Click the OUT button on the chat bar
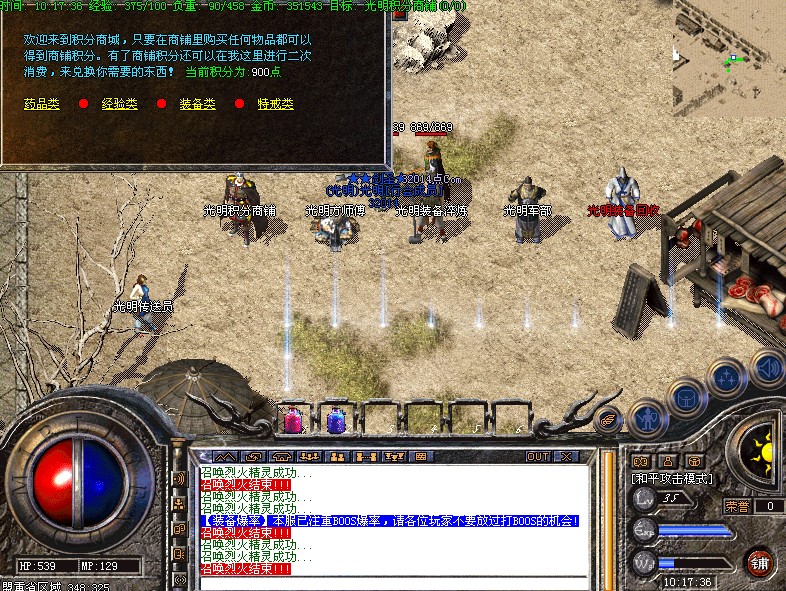This screenshot has height=591, width=786. pos(538,457)
